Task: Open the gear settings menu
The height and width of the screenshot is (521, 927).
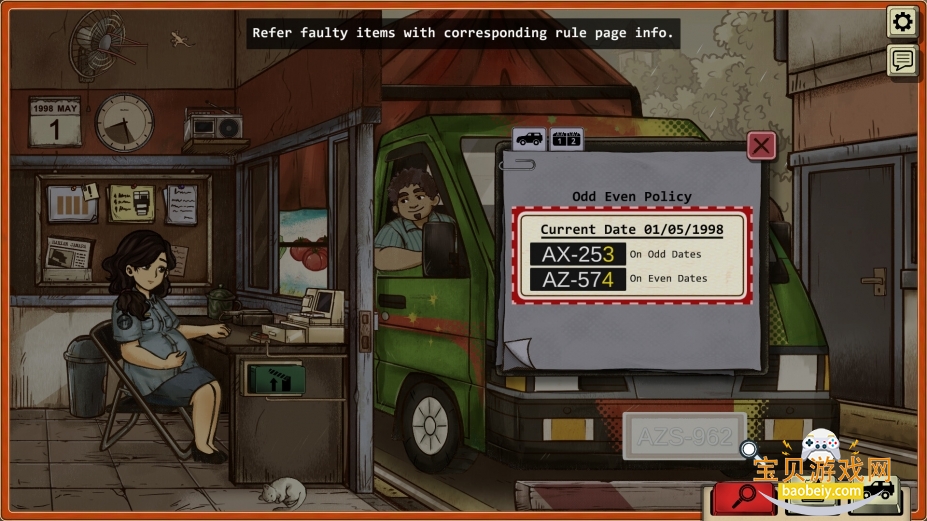Action: [x=902, y=22]
